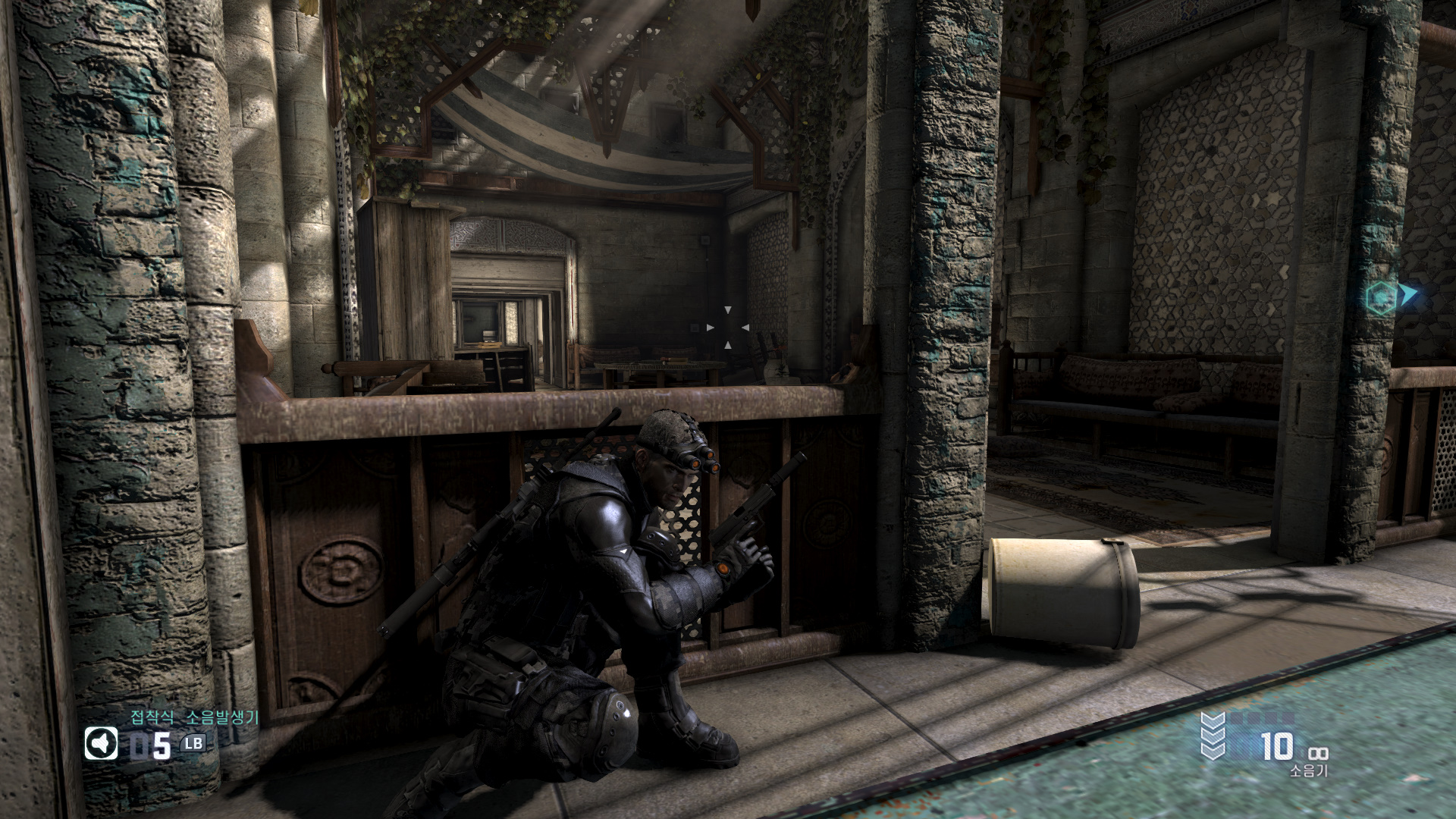The image size is (1456, 819).
Task: Click the chevron execute-mark indicator
Action: pyautogui.click(x=1213, y=735)
